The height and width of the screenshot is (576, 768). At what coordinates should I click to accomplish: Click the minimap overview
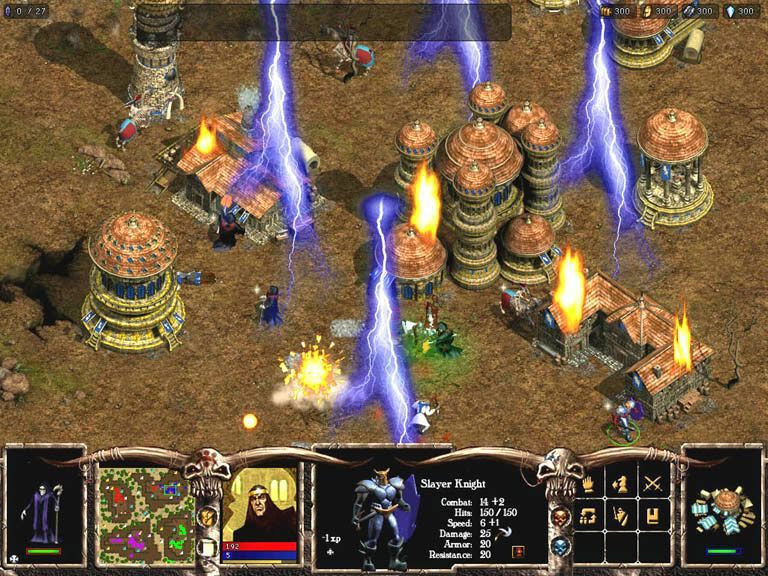(144, 505)
